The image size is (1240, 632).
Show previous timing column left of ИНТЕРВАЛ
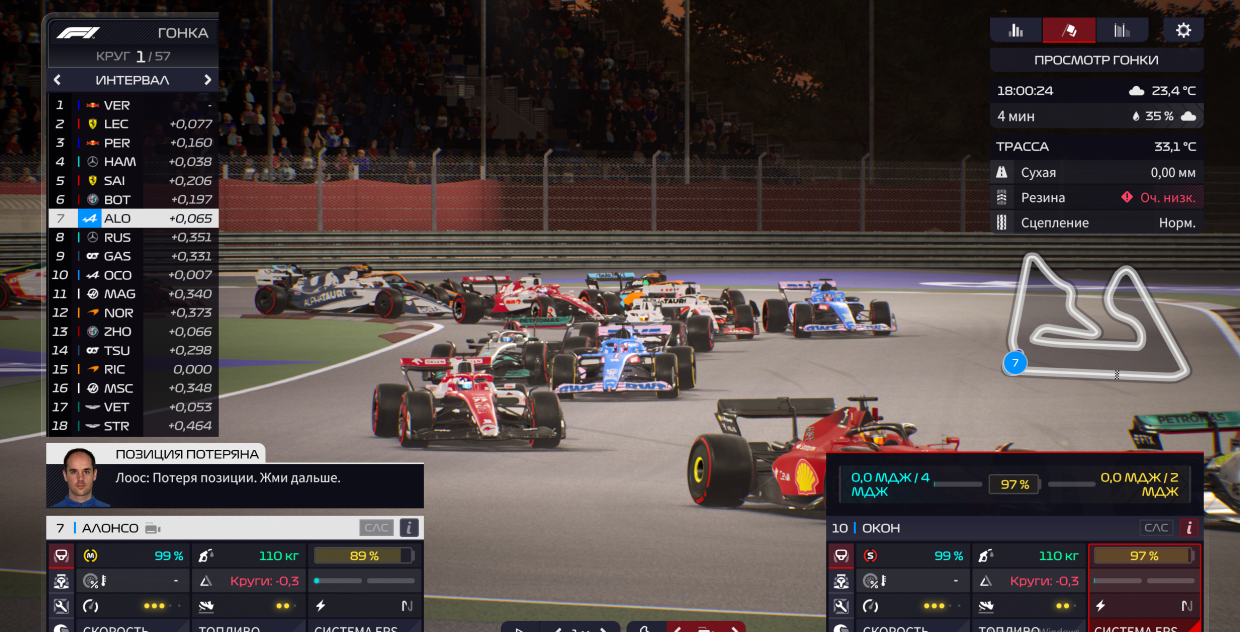(57, 80)
